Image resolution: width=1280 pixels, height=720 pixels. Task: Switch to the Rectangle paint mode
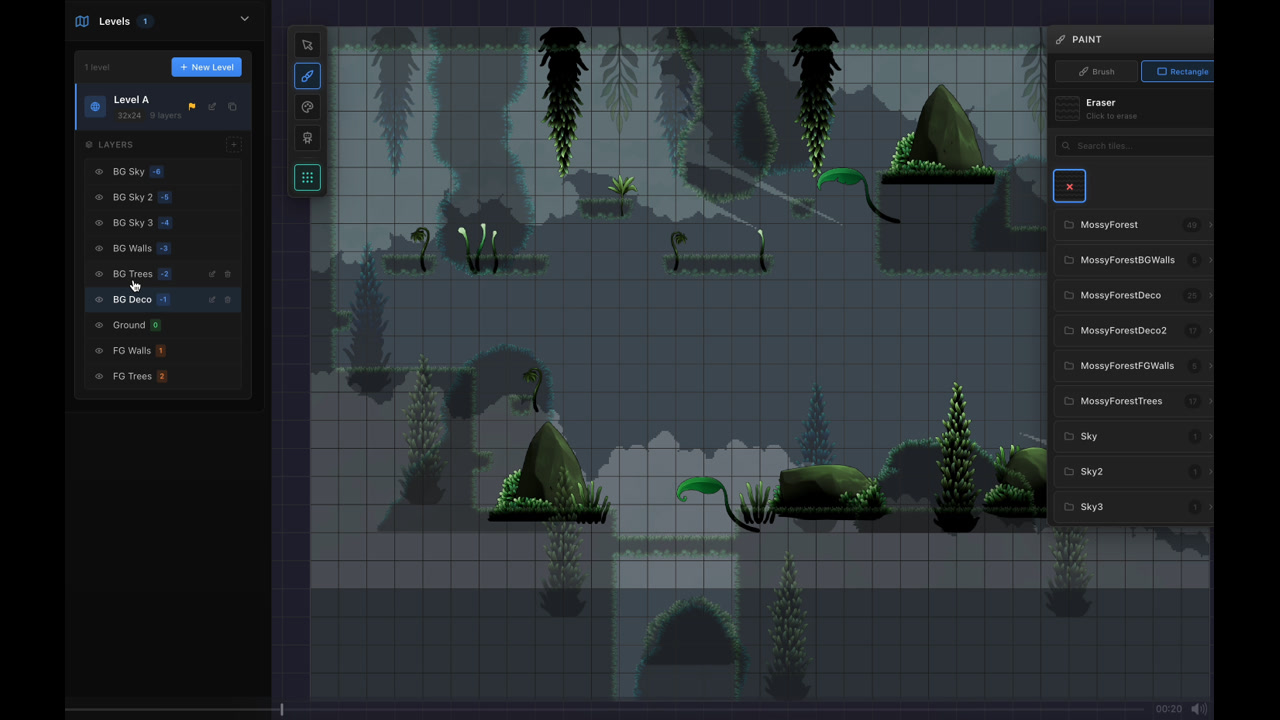coord(1183,71)
